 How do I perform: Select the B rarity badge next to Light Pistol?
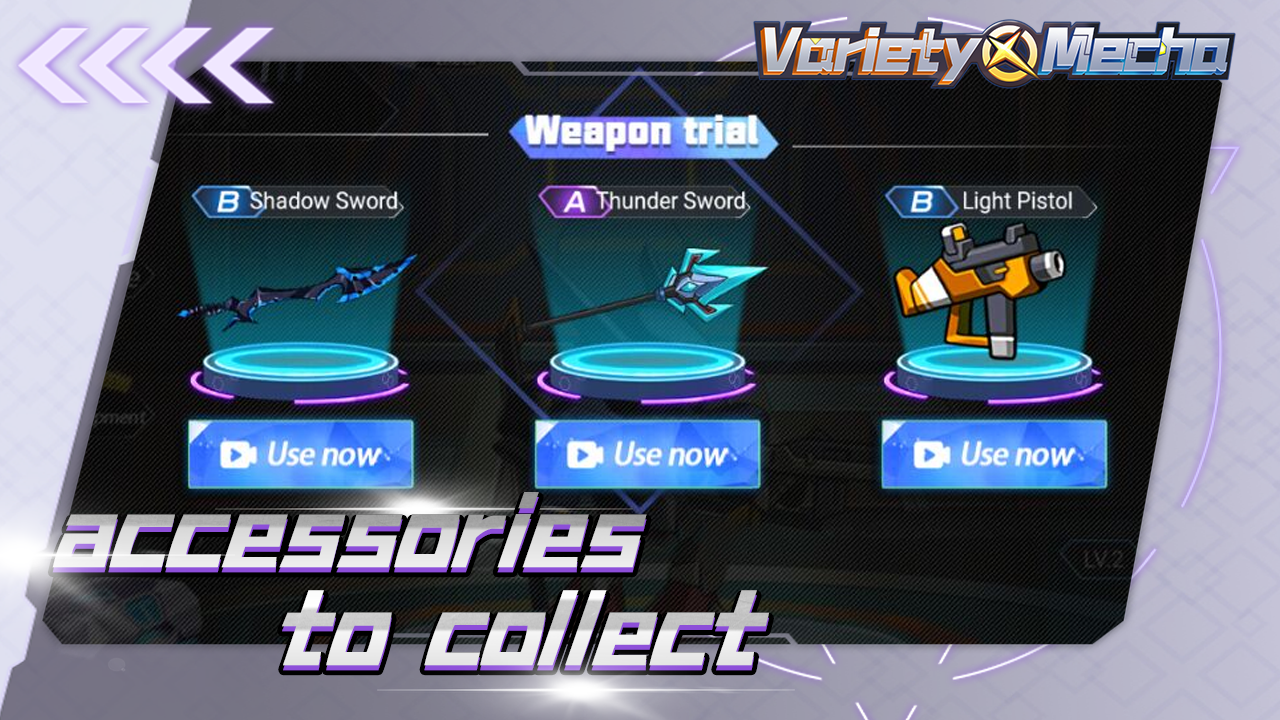point(922,201)
